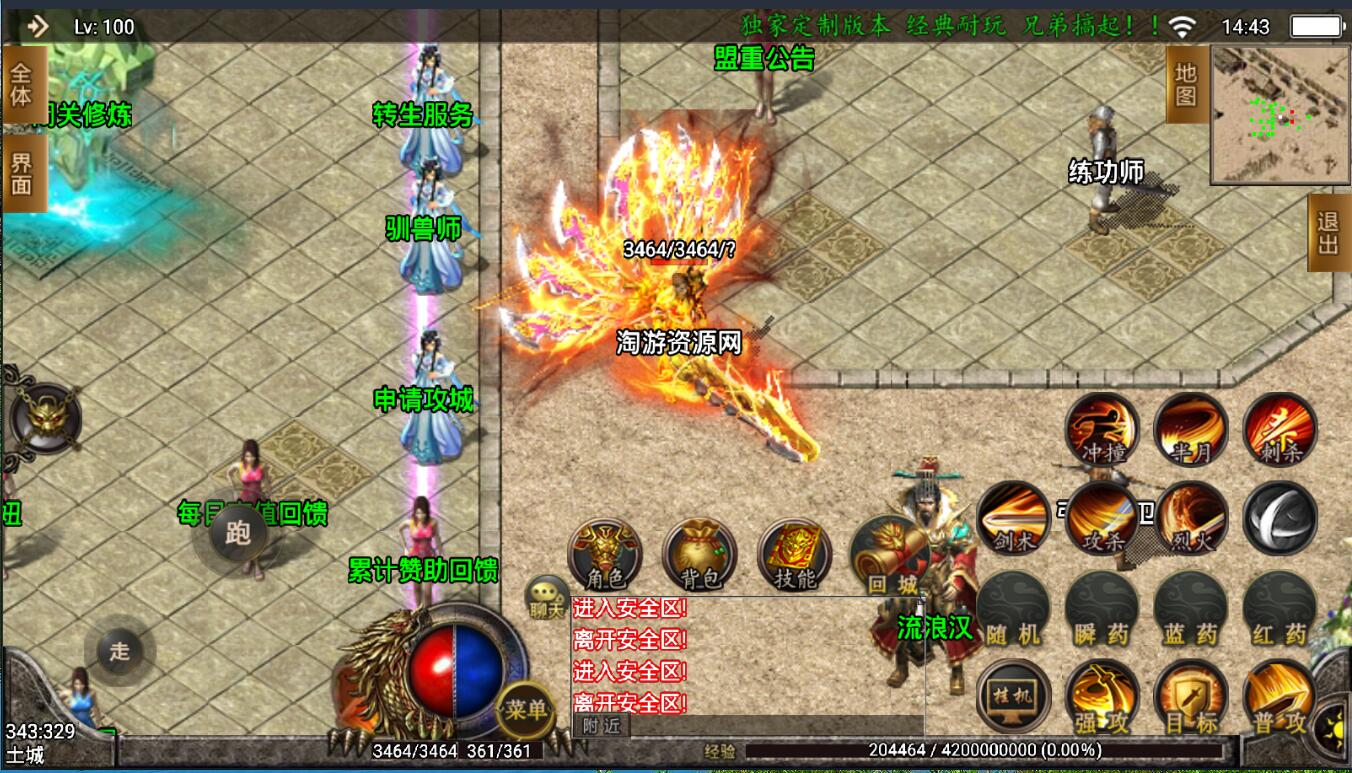Tap the 普攻 normal attack button
This screenshot has height=773, width=1352.
pyautogui.click(x=1279, y=696)
